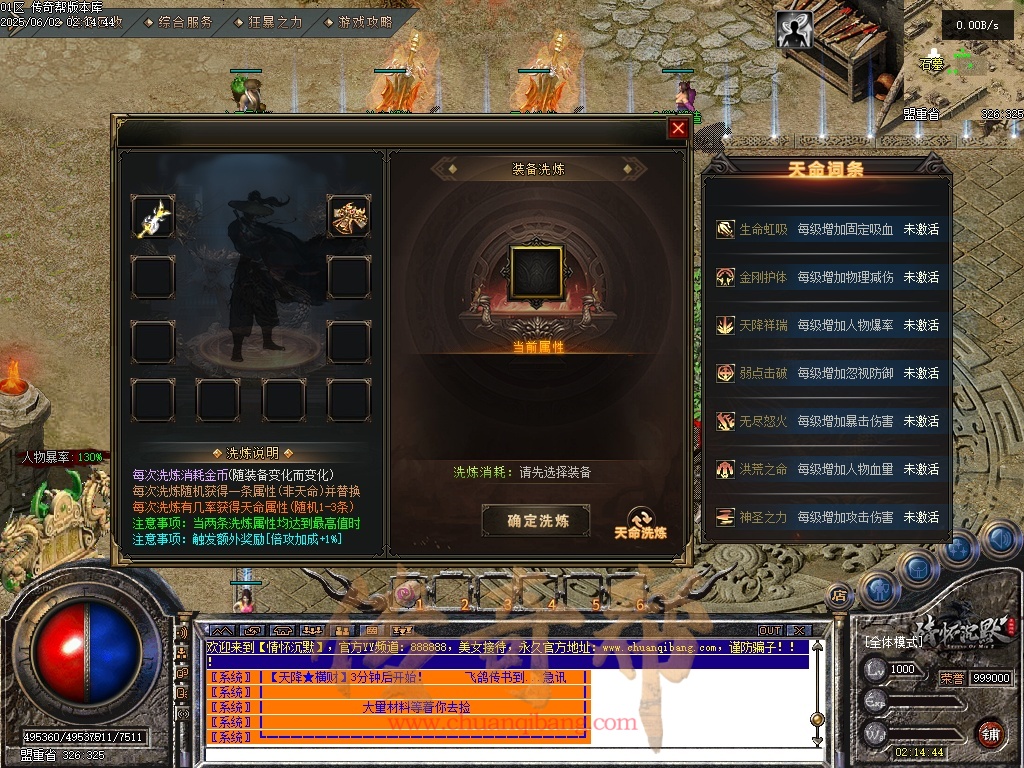Viewport: 1024px width, 768px height.
Task: Activate the 天命洗炼 destiny refine button
Action: pyautogui.click(x=640, y=523)
